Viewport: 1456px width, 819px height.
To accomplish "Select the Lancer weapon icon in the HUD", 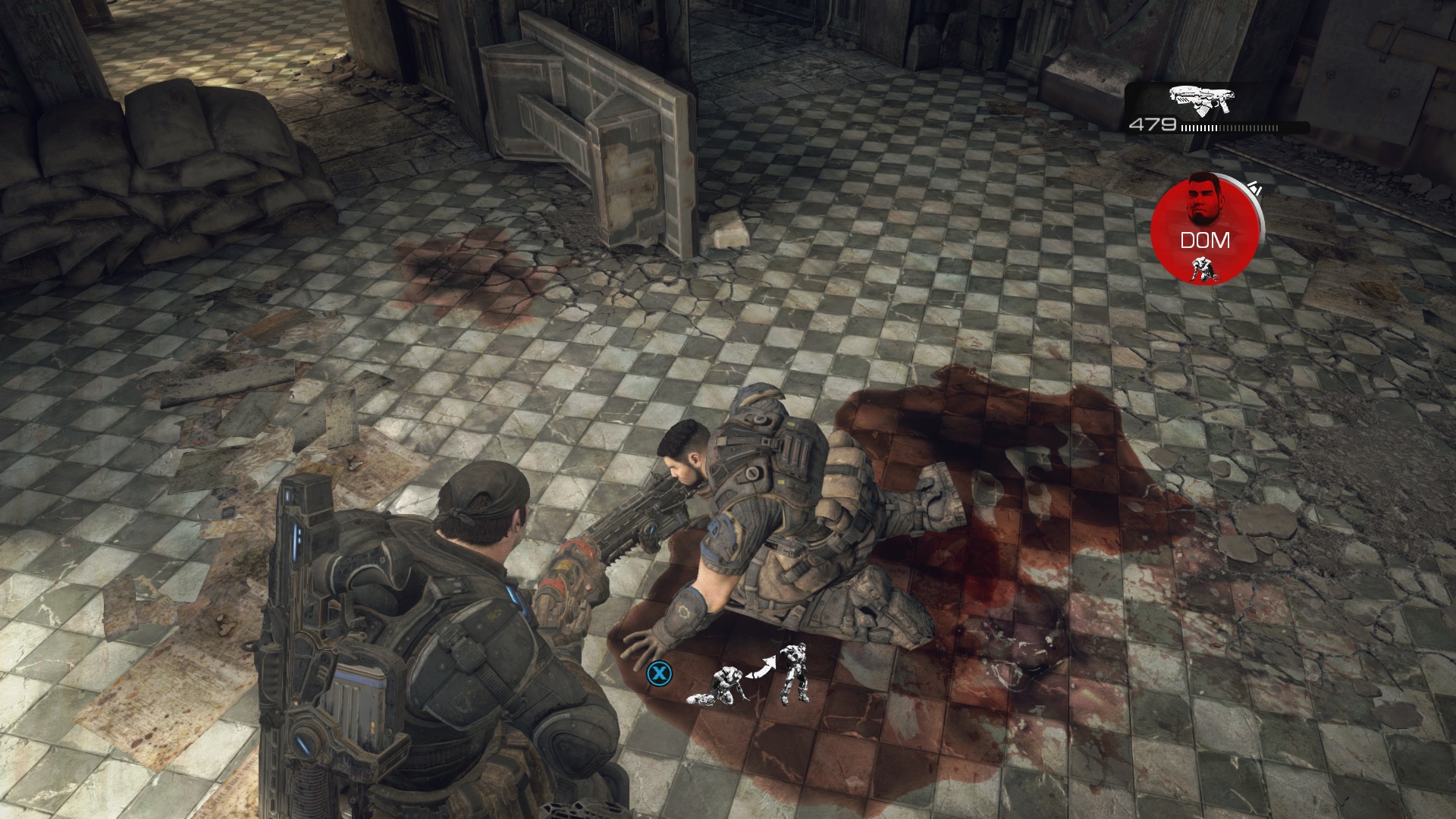I will [x=1200, y=99].
